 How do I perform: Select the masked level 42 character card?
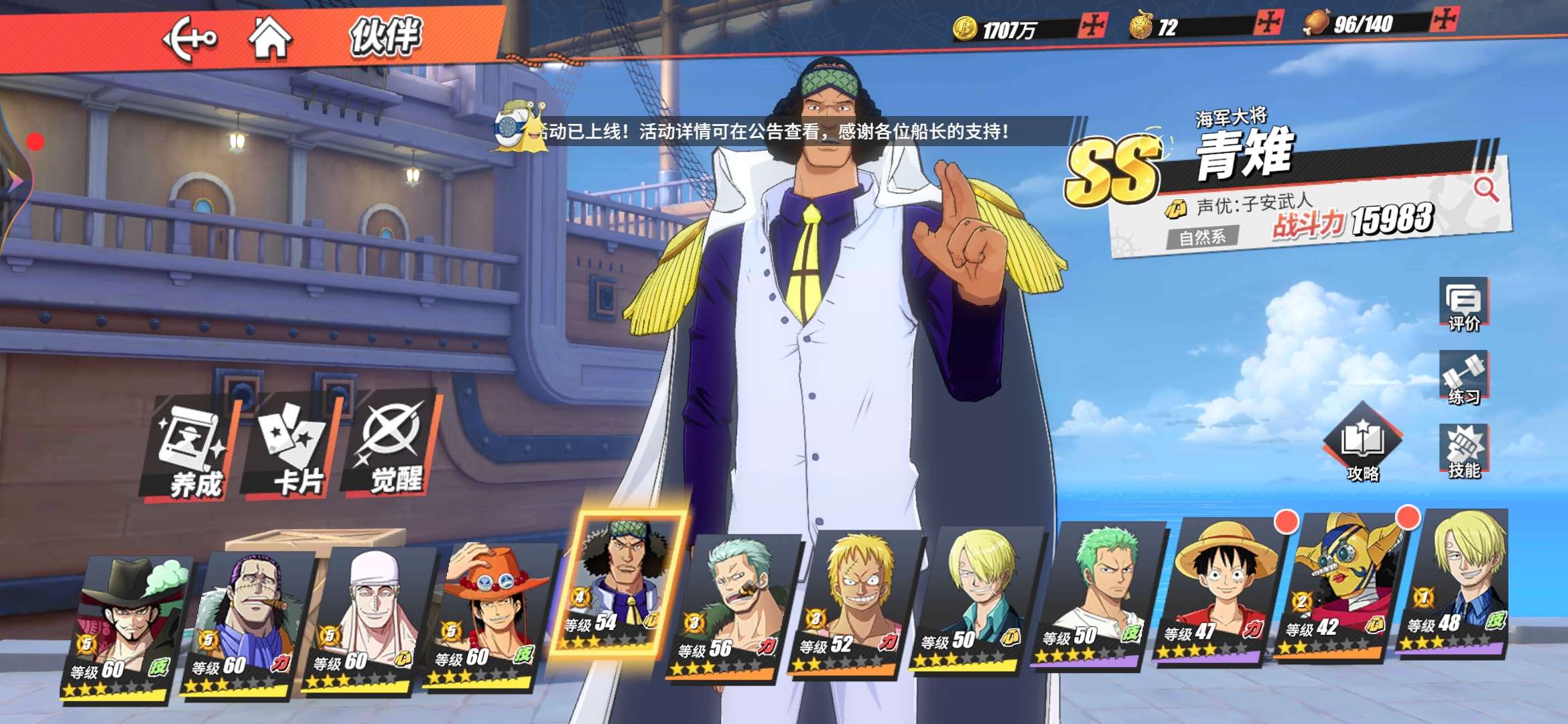coord(1340,587)
